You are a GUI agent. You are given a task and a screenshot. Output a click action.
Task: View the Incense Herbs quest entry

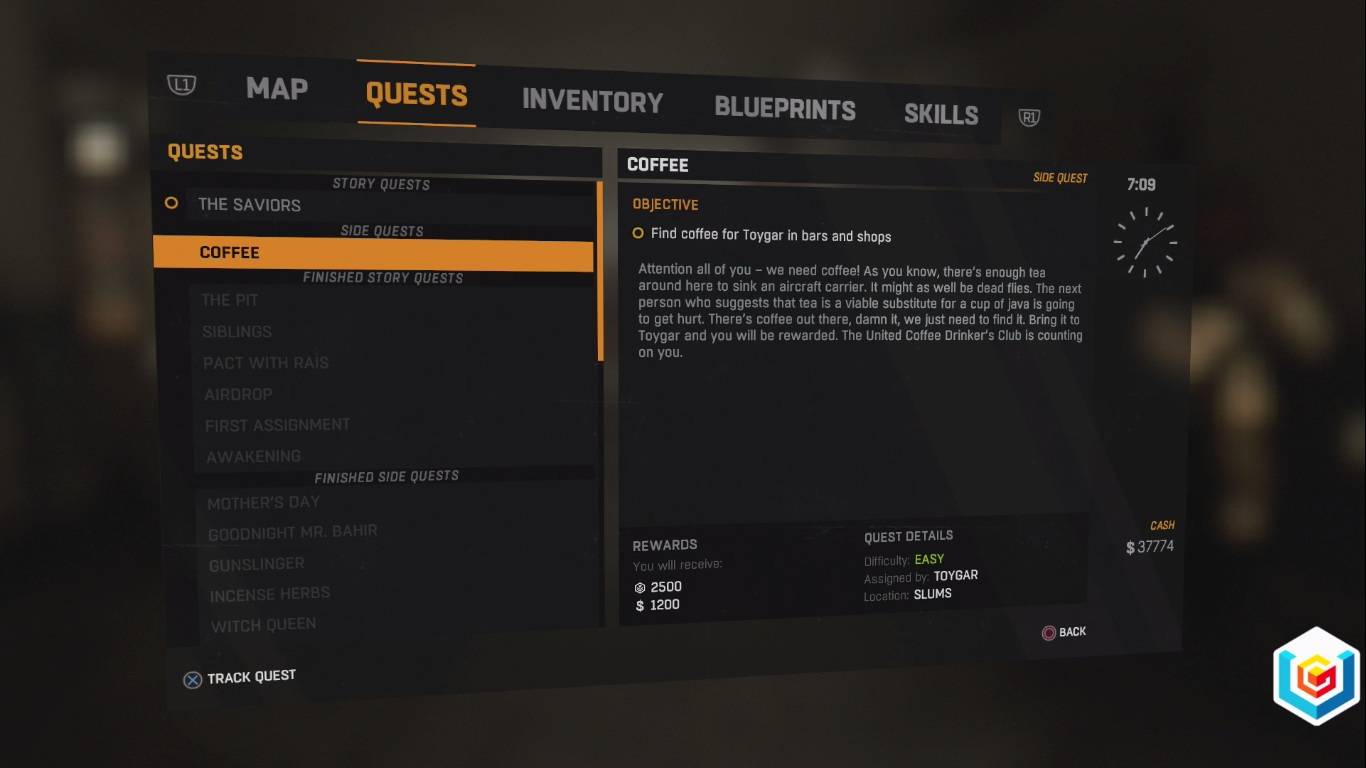[x=269, y=595]
